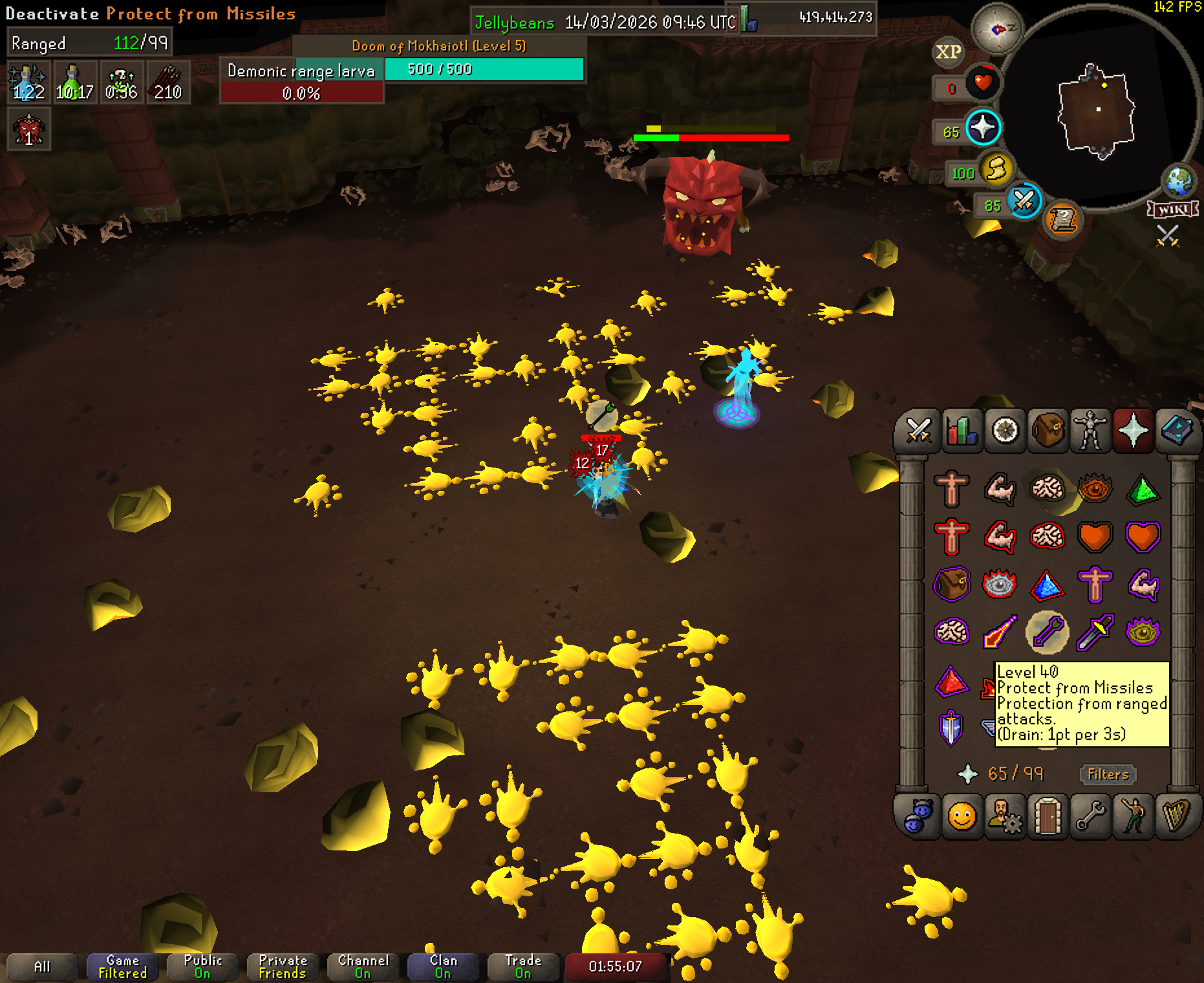Open the Combat Options tab
Viewport: 1204px width, 983px height.
(918, 430)
